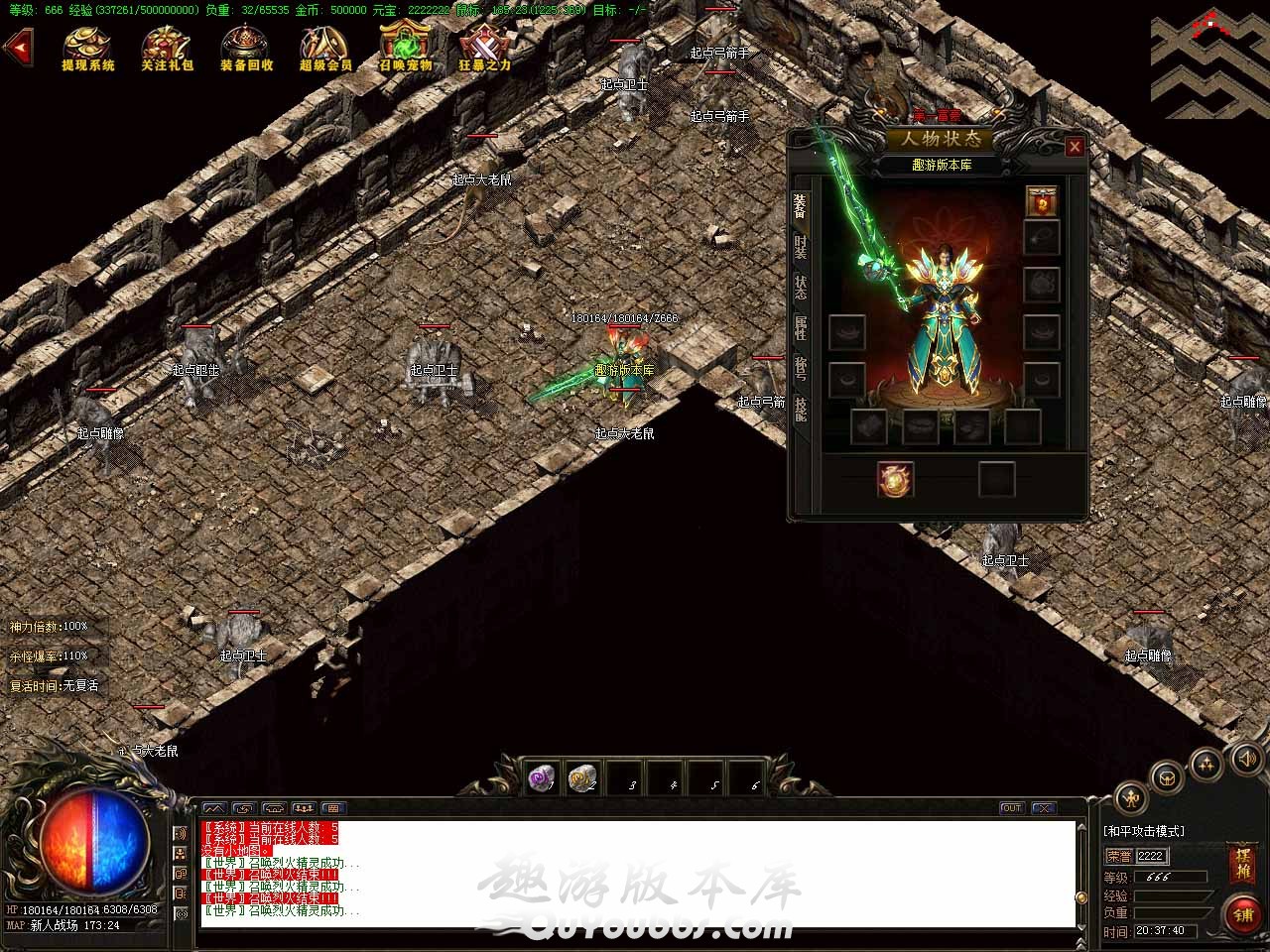Image resolution: width=1270 pixels, height=952 pixels.
Task: Close the 人物状态 character status window
Action: [x=1075, y=147]
